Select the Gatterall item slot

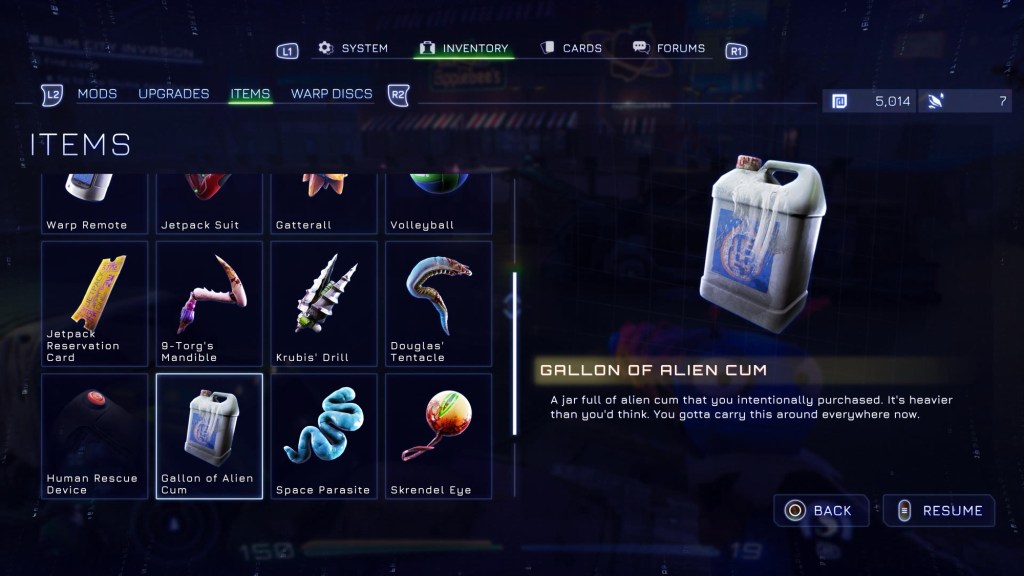point(324,204)
